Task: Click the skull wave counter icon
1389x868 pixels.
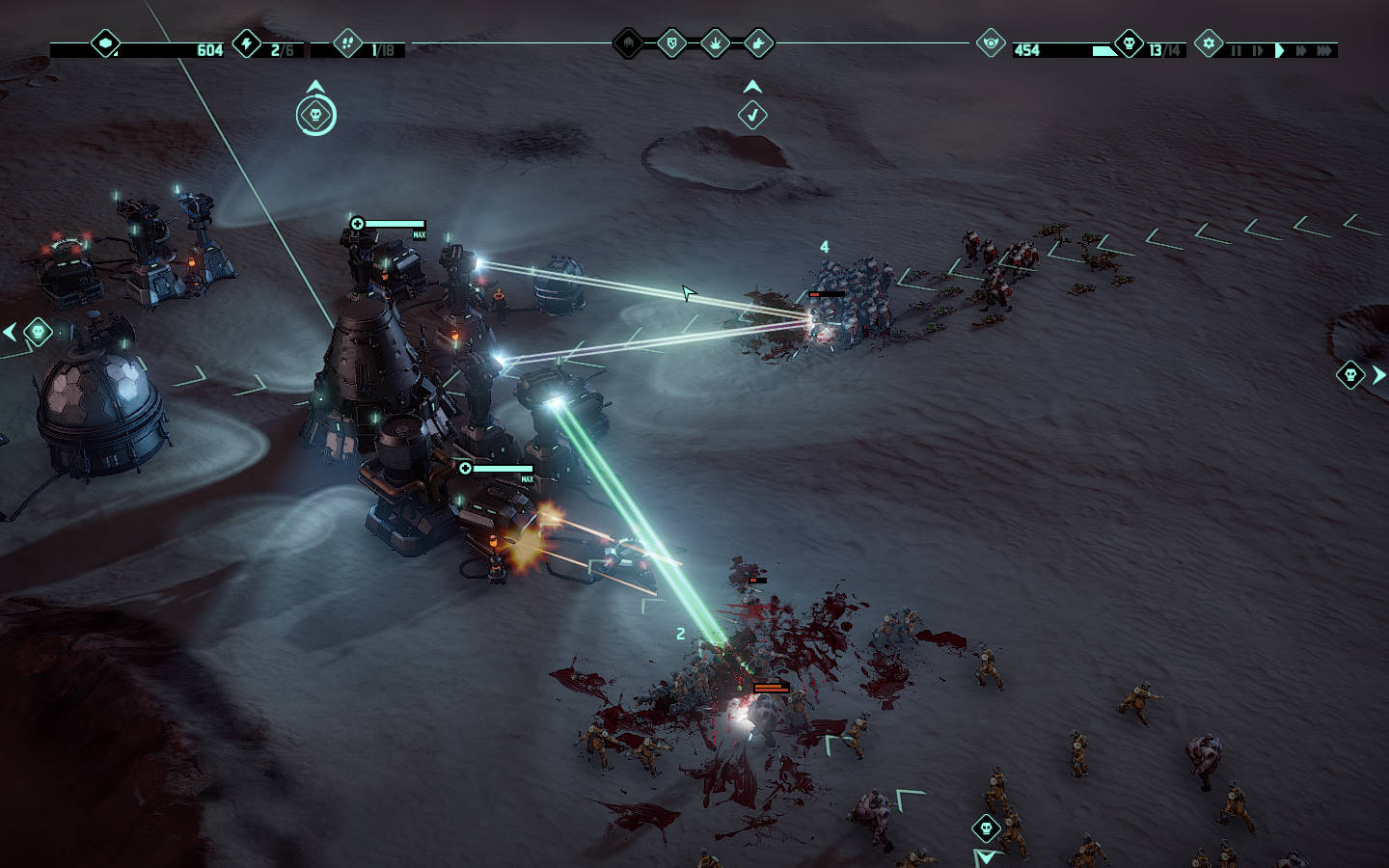Action: tap(1129, 43)
